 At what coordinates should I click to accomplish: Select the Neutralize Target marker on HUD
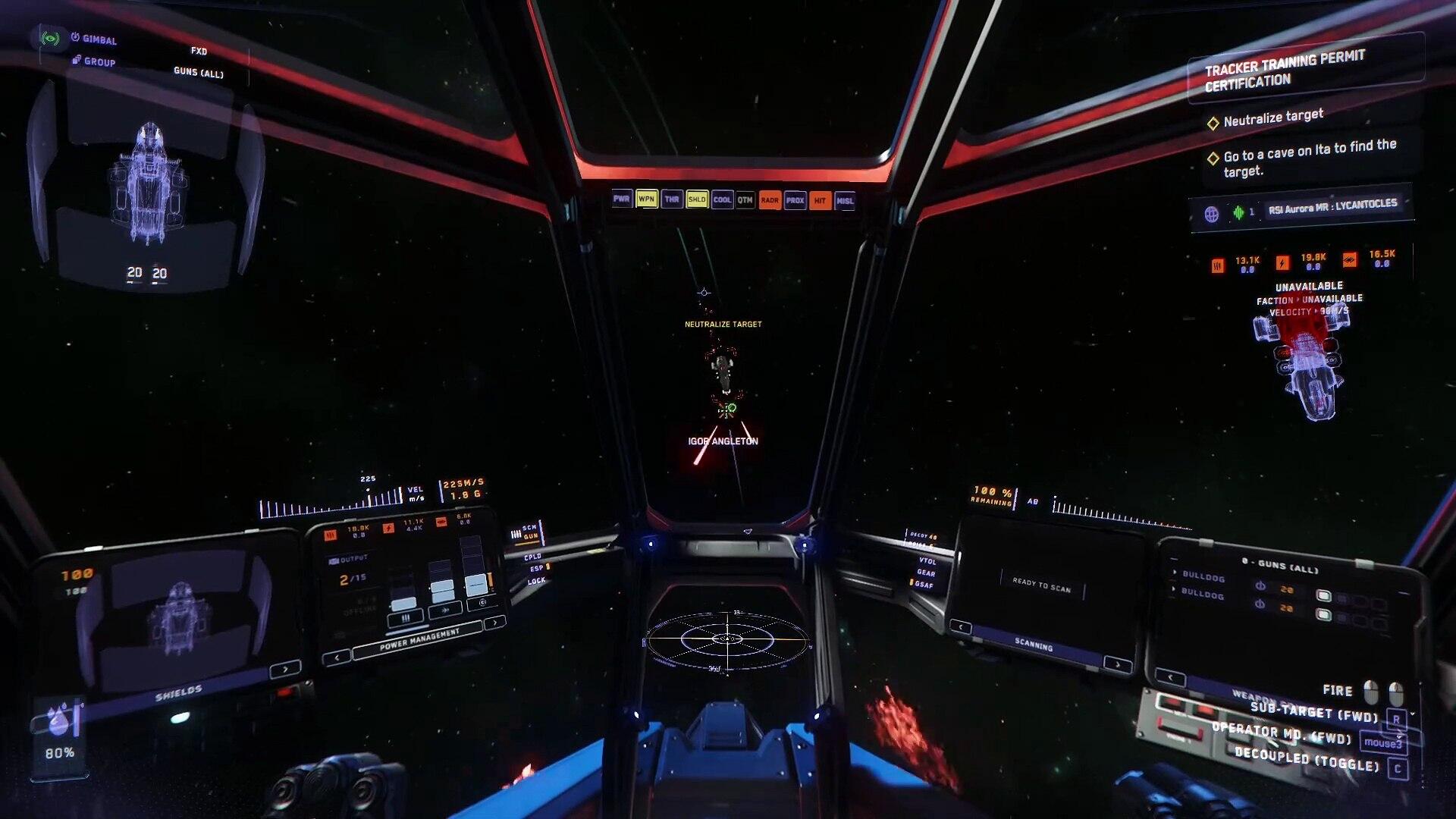723,325
